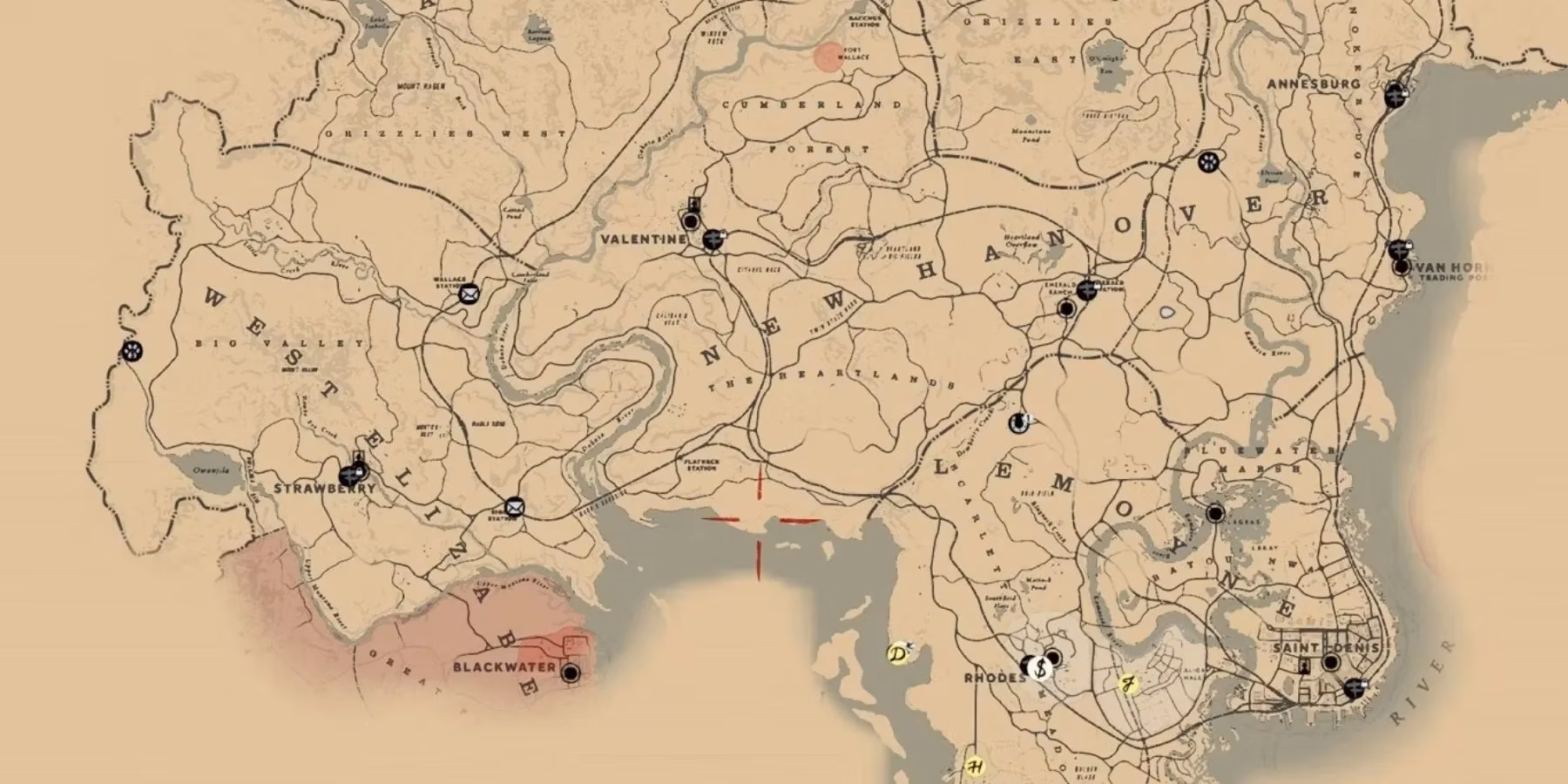Select the fast travel icon above Valentine
1568x784 pixels.
(695, 204)
